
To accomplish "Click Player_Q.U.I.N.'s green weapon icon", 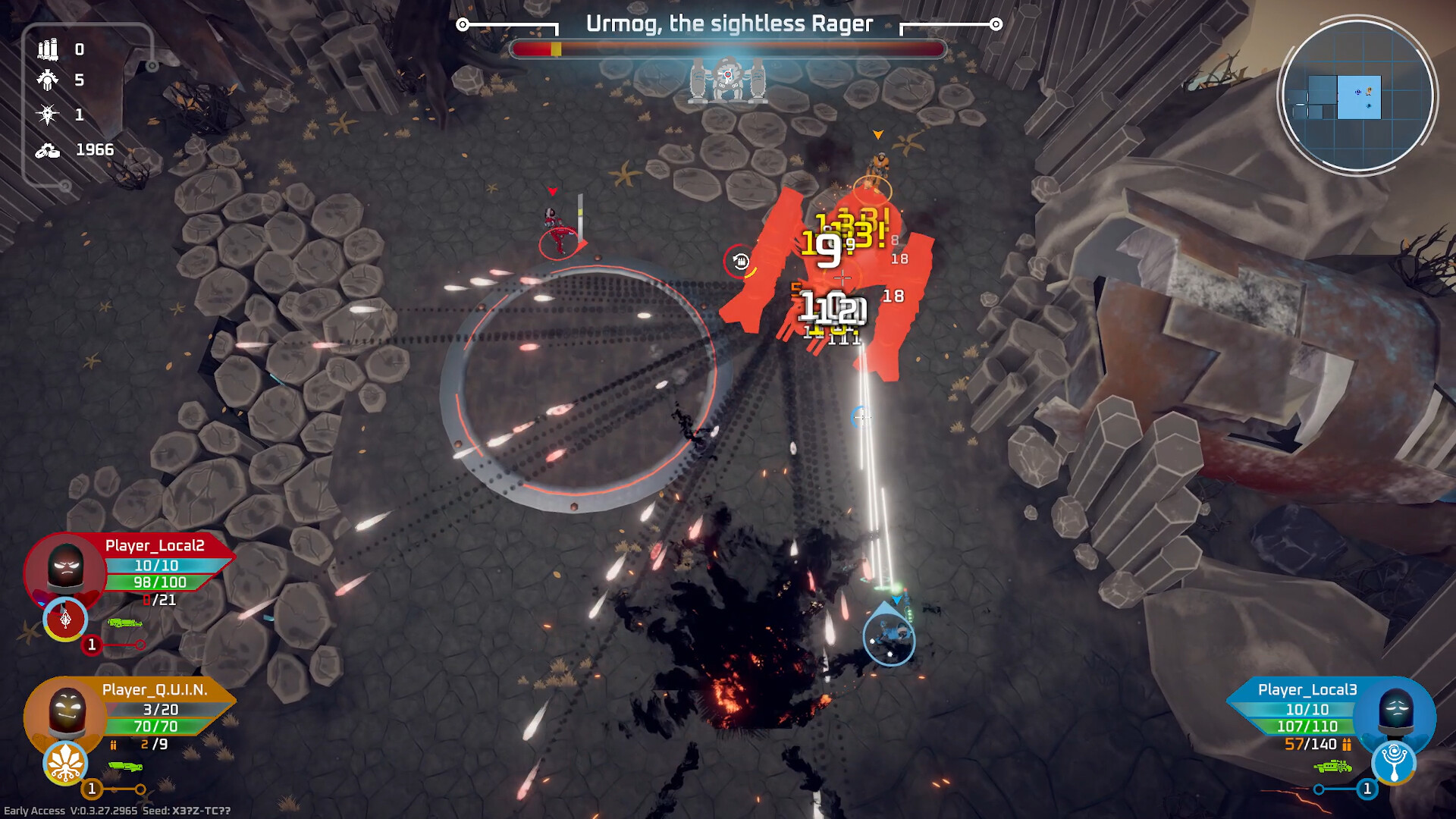I will coord(125,767).
